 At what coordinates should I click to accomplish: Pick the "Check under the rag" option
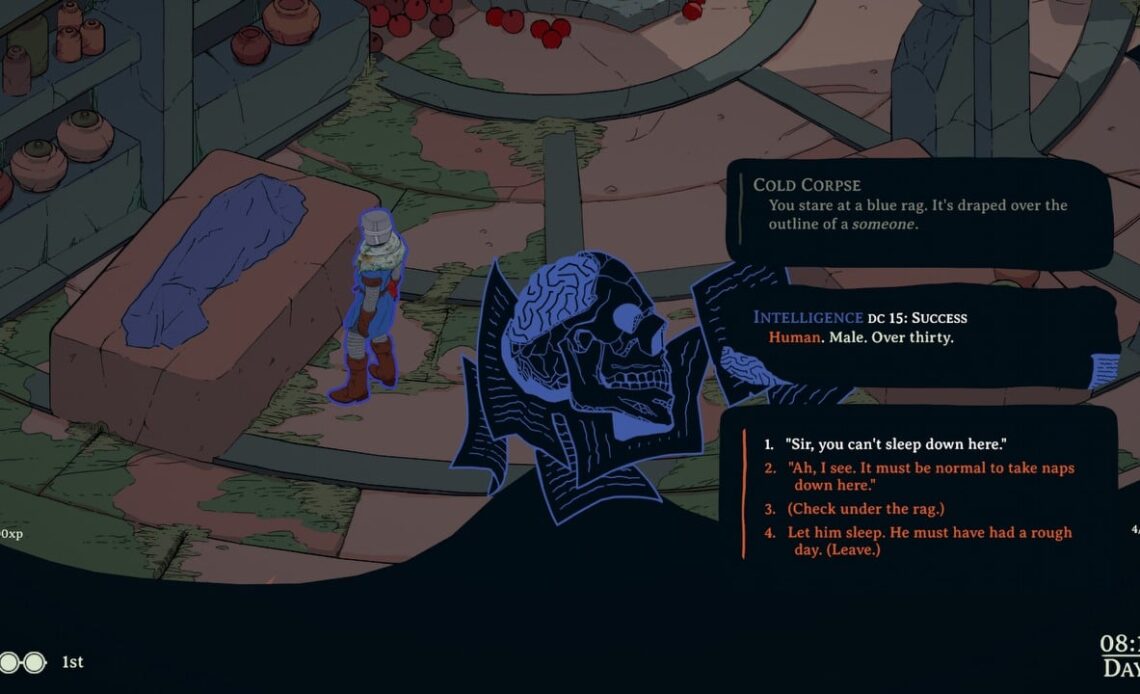click(865, 508)
